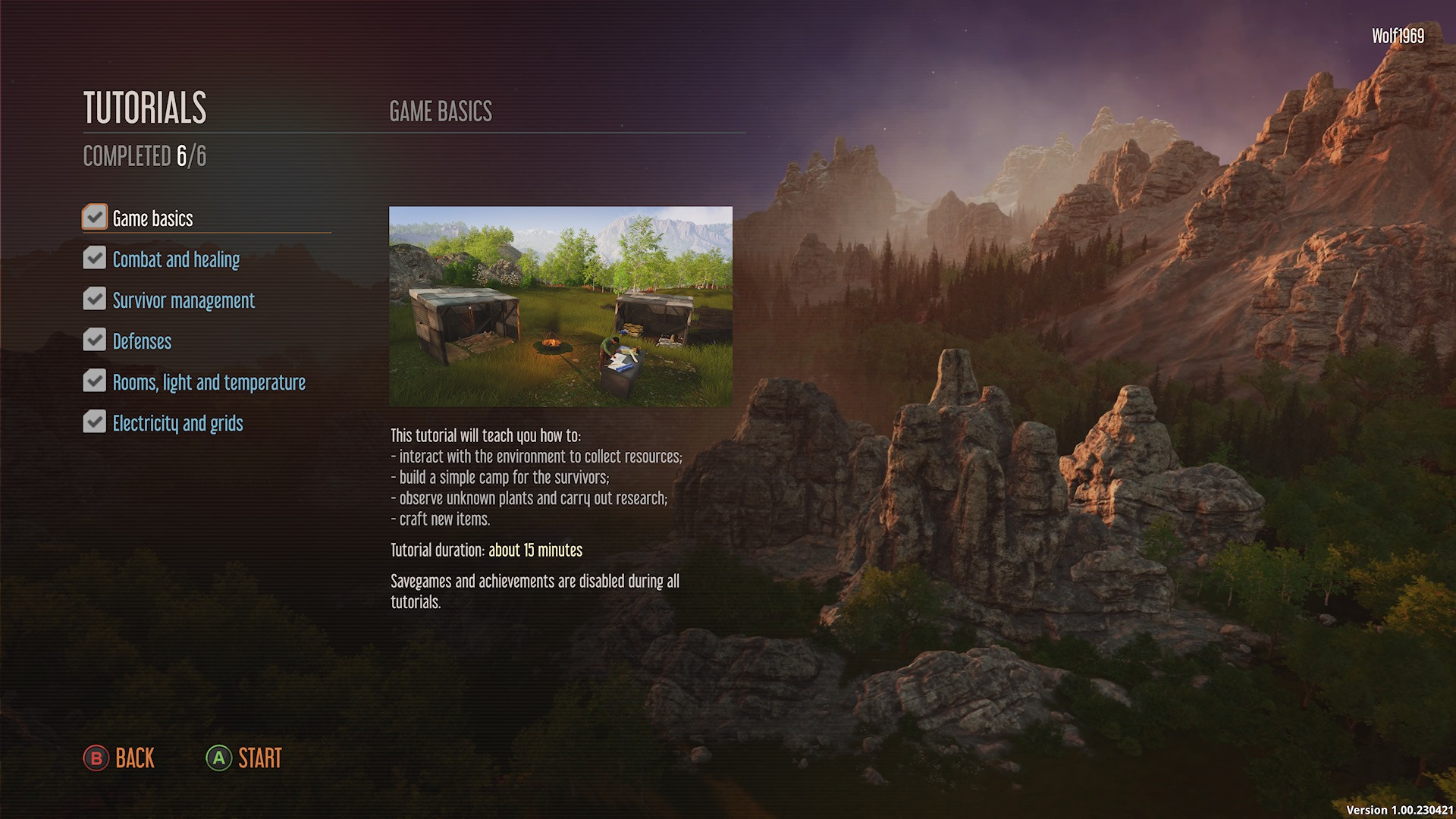Select the Defenses tutorial entry
Screen dimensions: 1456x819
click(142, 341)
